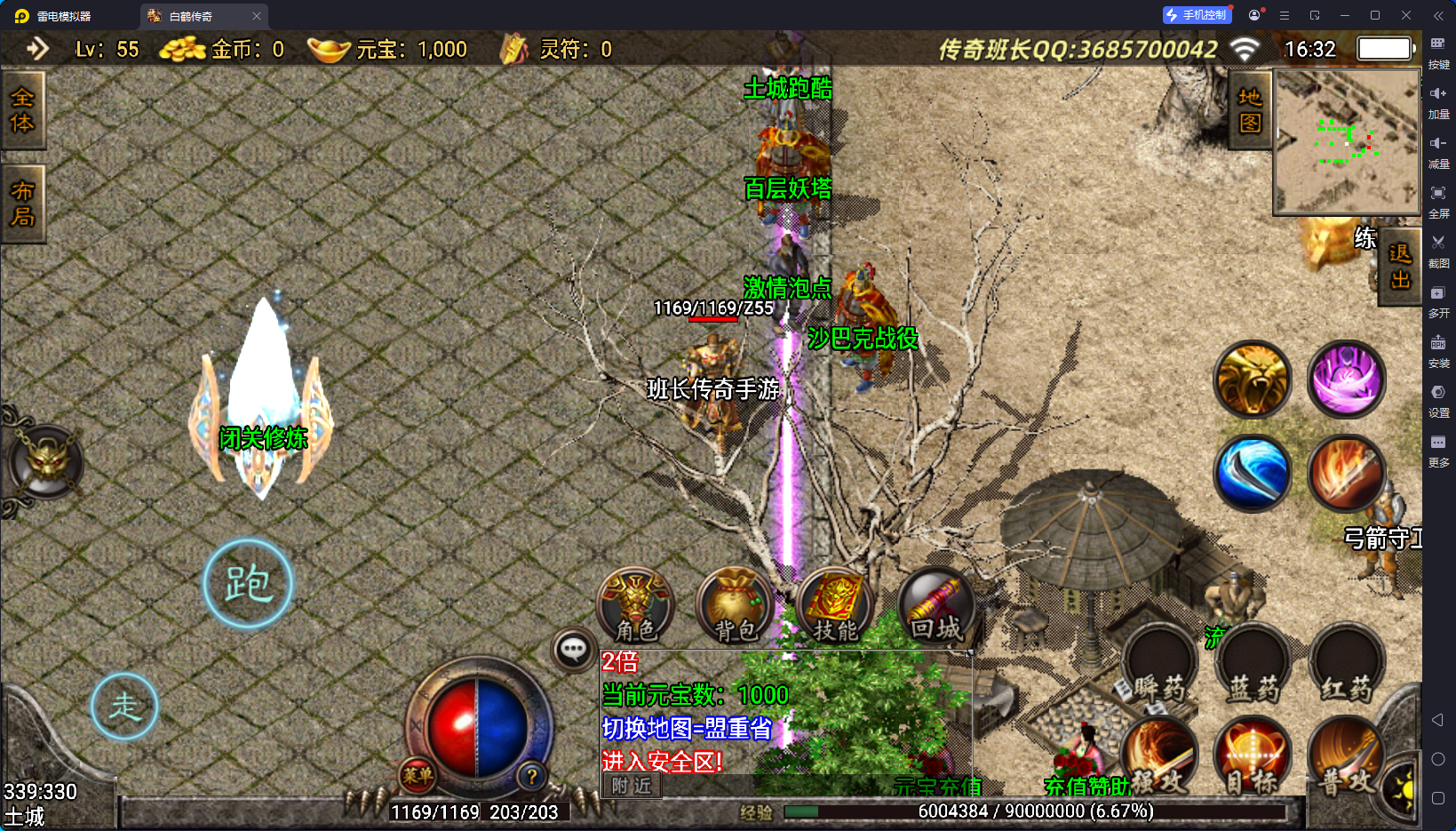Use the blue crescent slash skill
Image resolution: width=1456 pixels, height=831 pixels.
point(1253,473)
